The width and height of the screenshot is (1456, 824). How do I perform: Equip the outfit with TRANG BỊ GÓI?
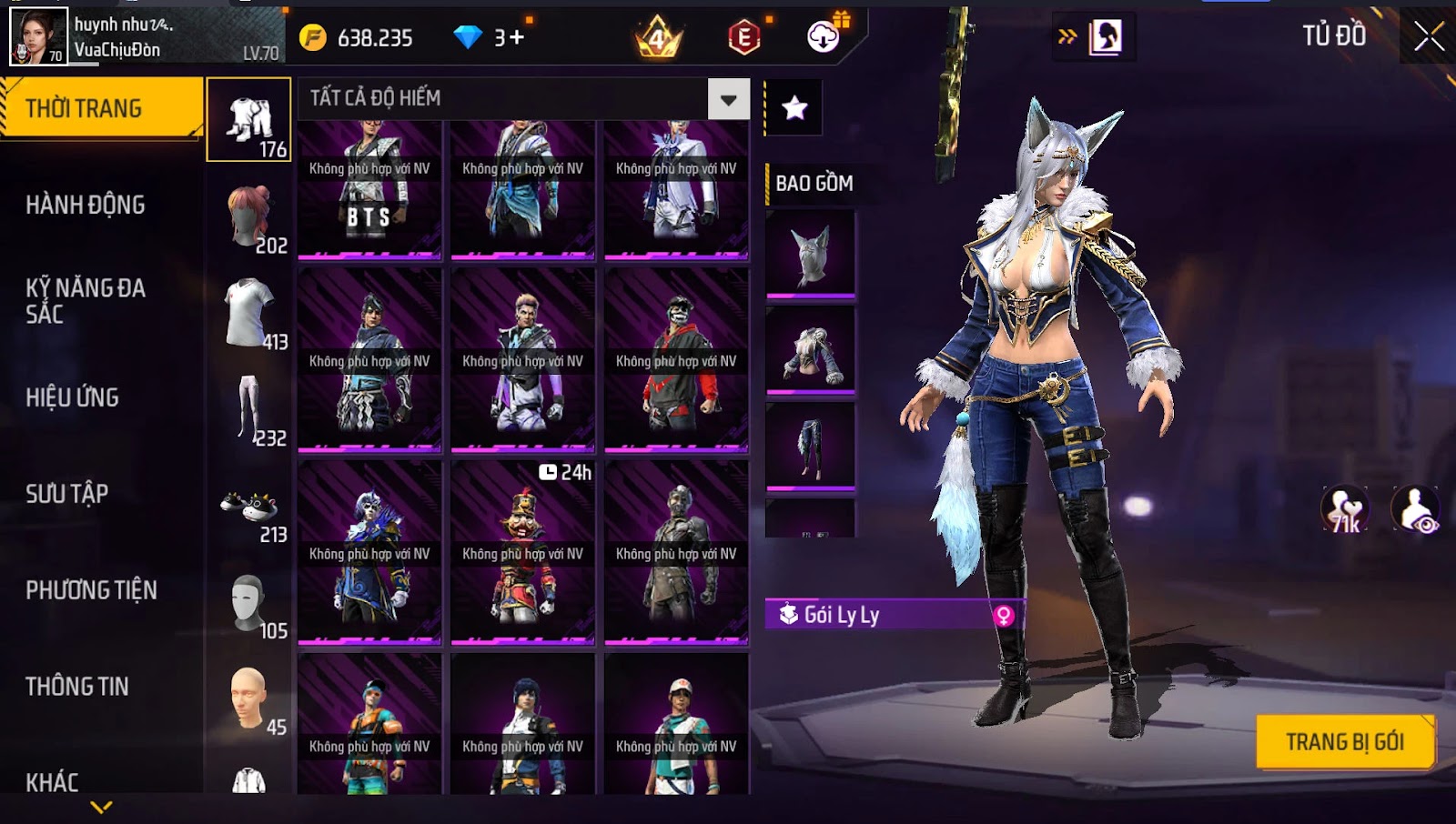[1344, 742]
